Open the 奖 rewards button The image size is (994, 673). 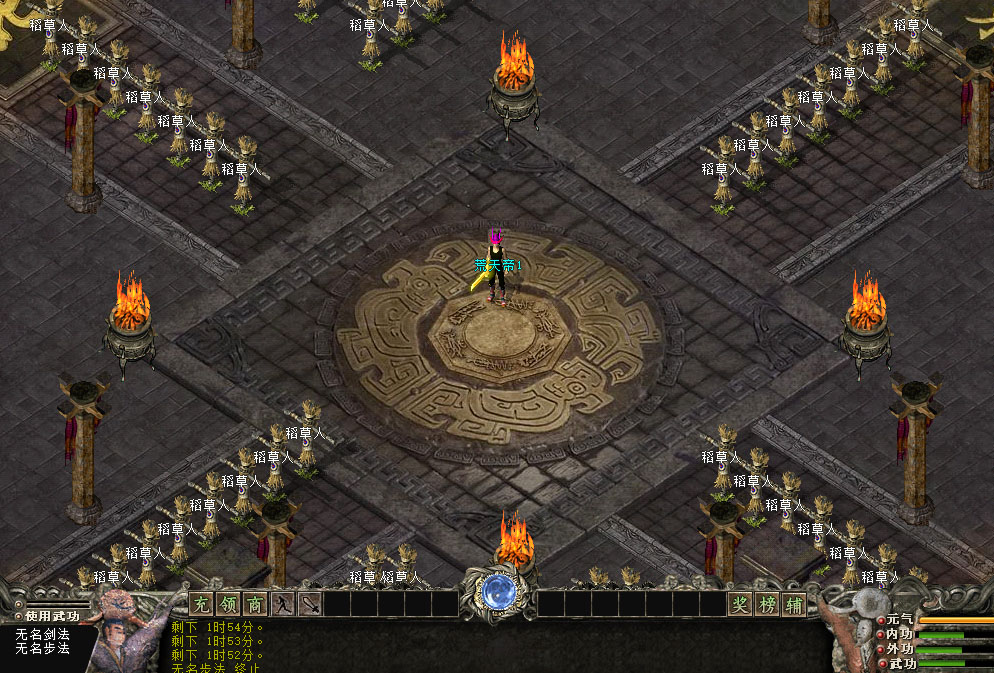click(x=740, y=604)
